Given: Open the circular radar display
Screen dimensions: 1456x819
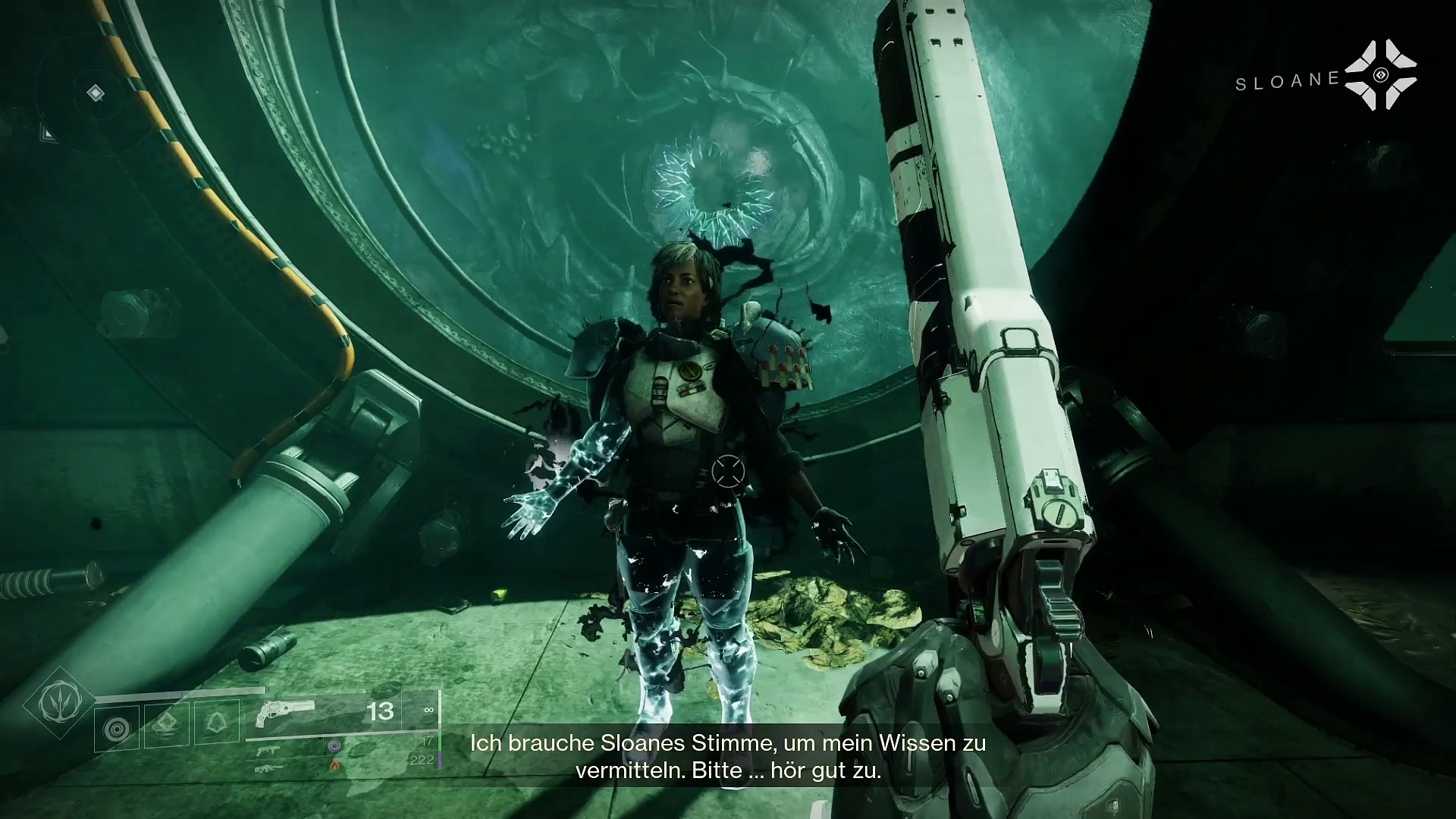Looking at the screenshot, I should tap(94, 94).
